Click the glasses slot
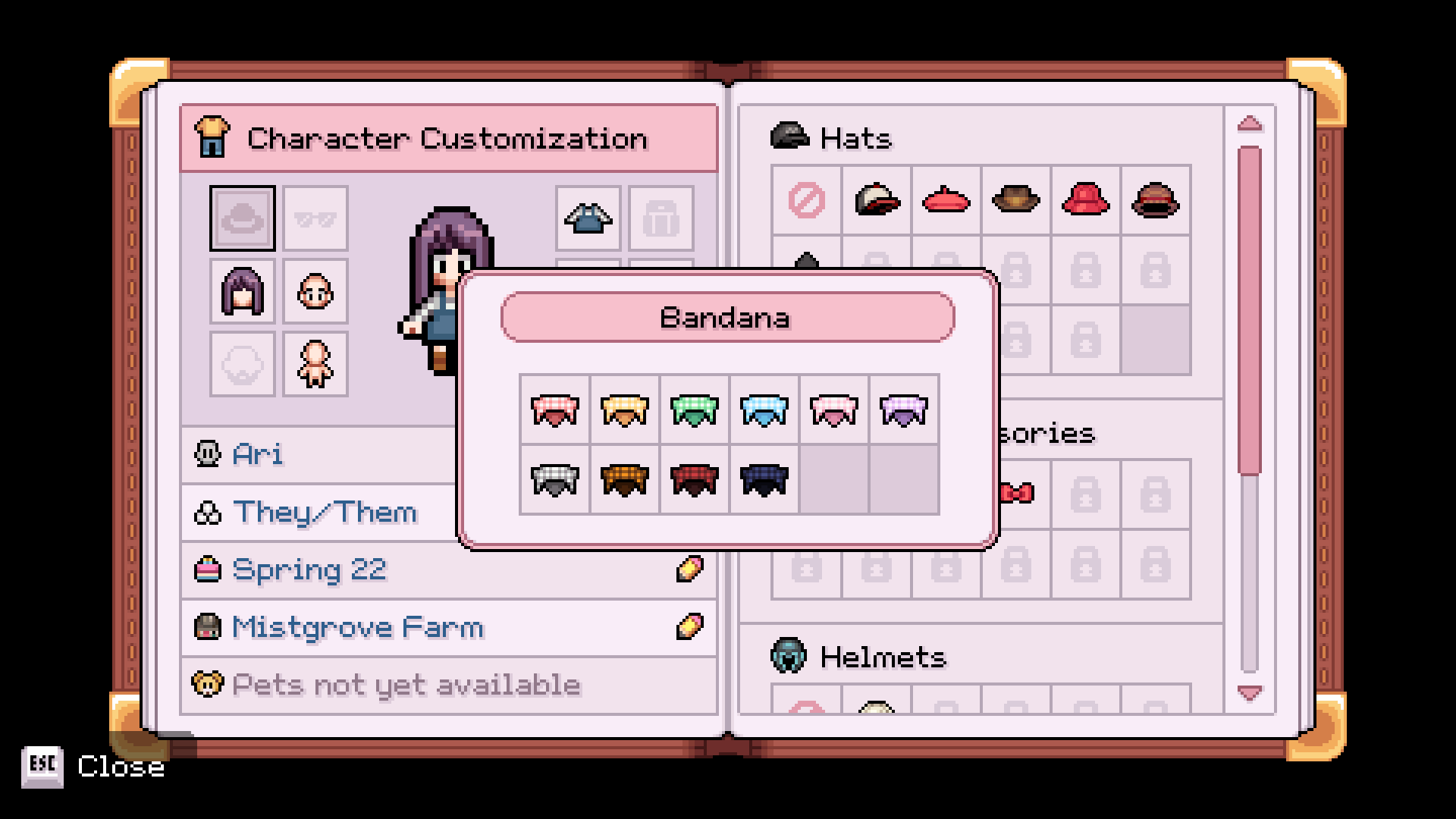The height and width of the screenshot is (819, 1456). [x=315, y=218]
